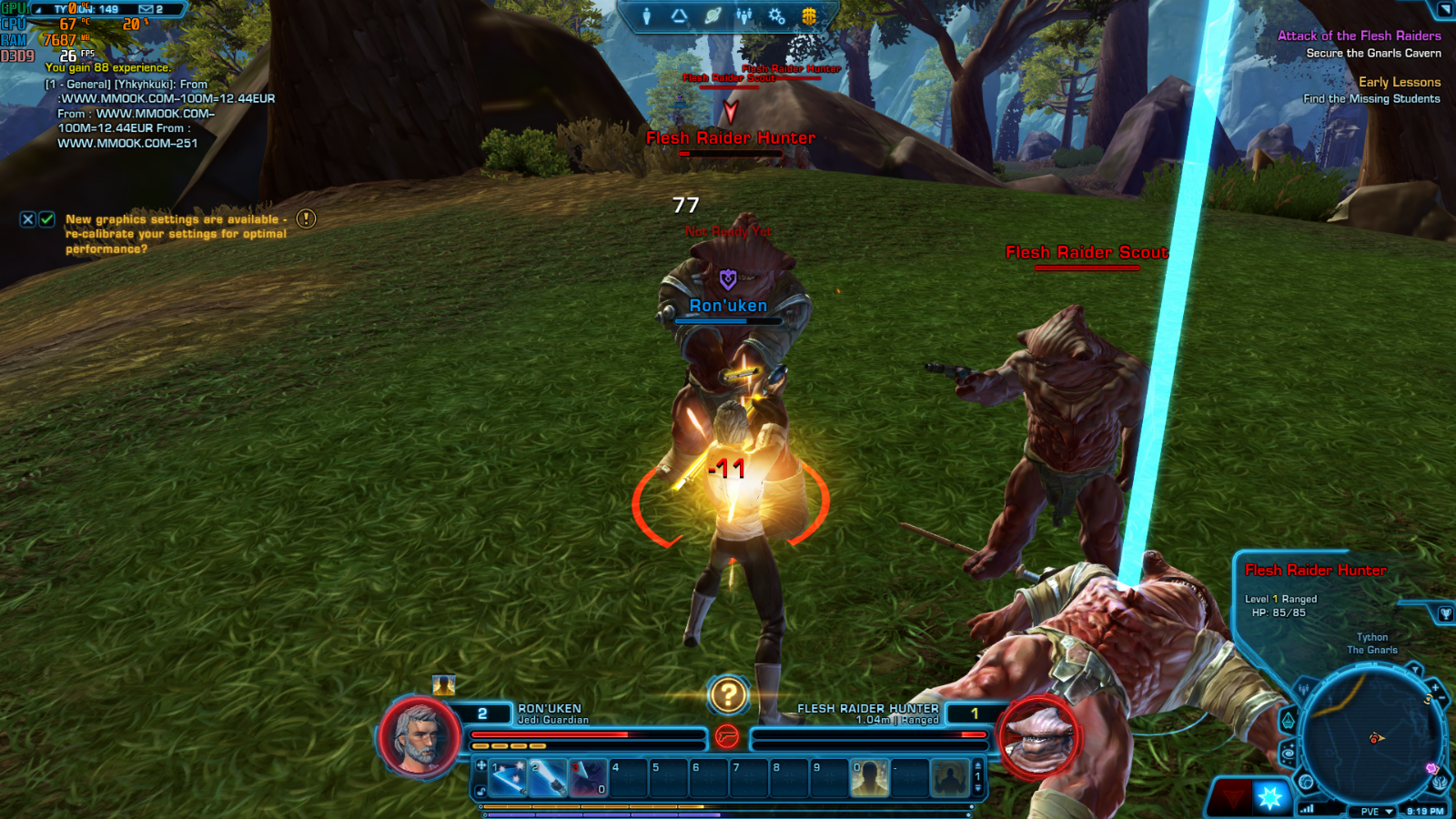The image size is (1456, 819).
Task: Click Ron'uken's player portrait
Action: 420,736
